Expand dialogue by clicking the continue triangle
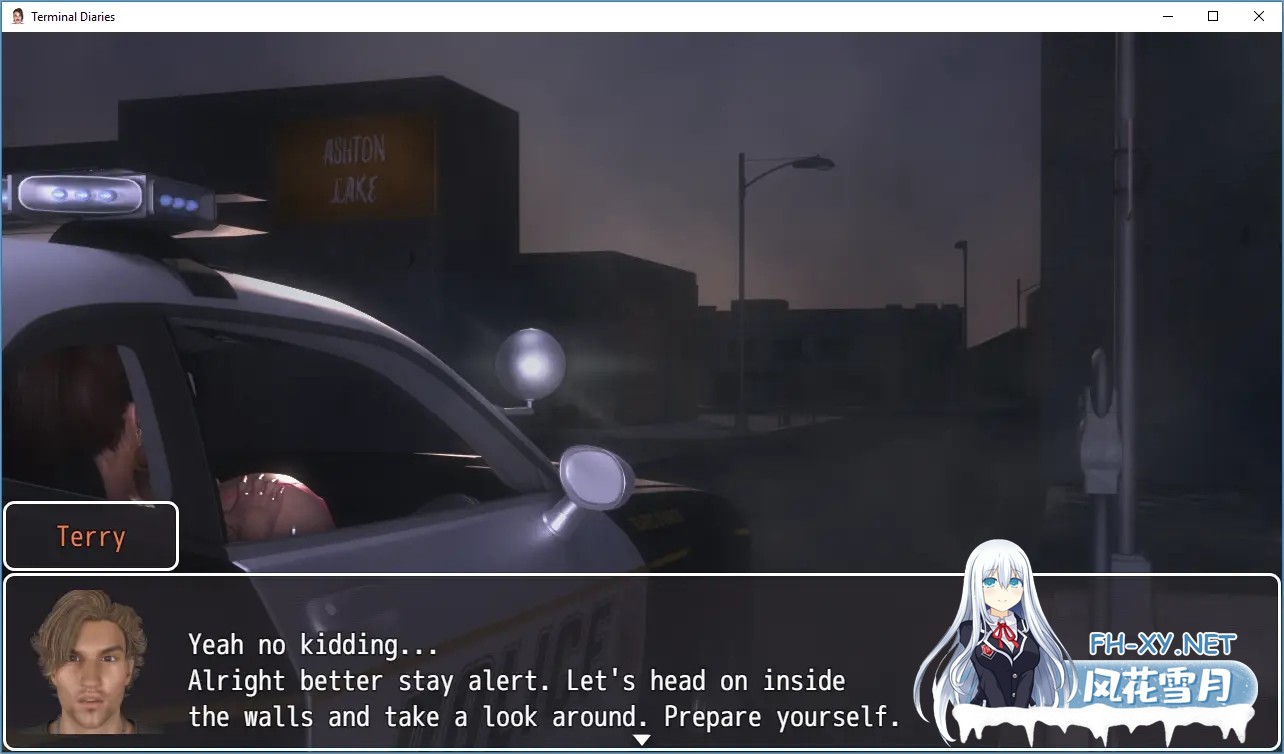This screenshot has height=754, width=1284. [x=642, y=740]
